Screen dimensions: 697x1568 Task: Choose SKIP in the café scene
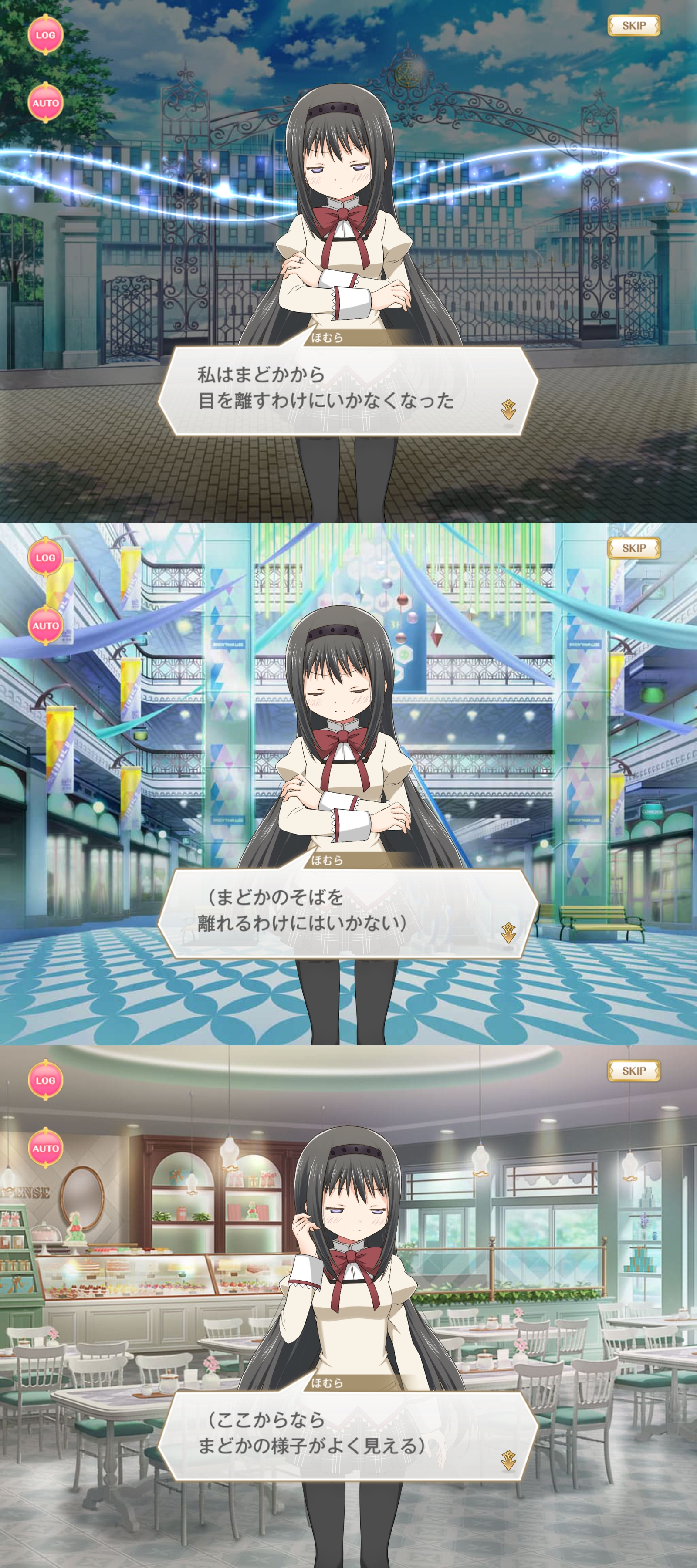(x=633, y=1071)
